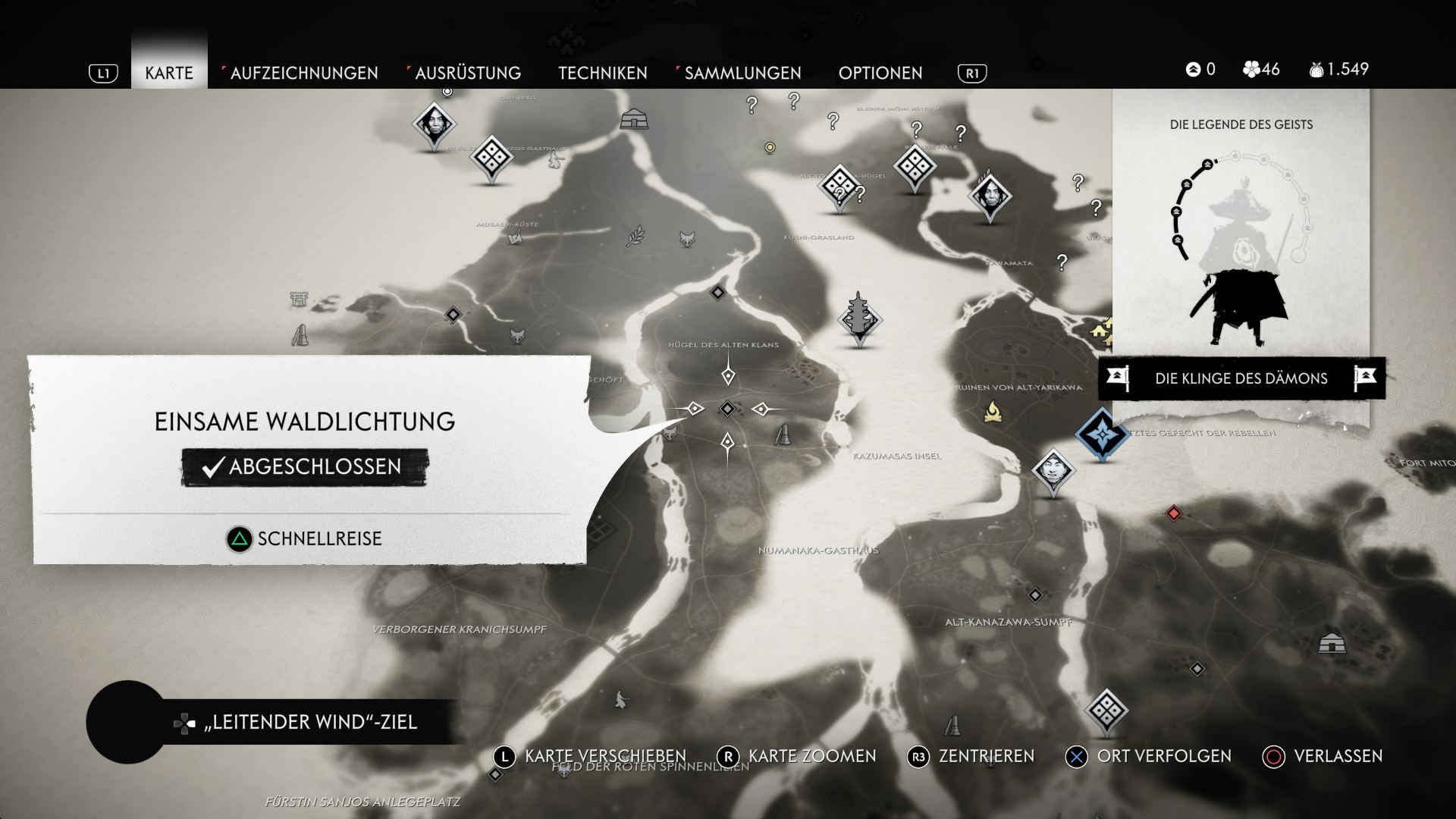
Task: Switch to the Karte tab
Action: click(x=169, y=73)
